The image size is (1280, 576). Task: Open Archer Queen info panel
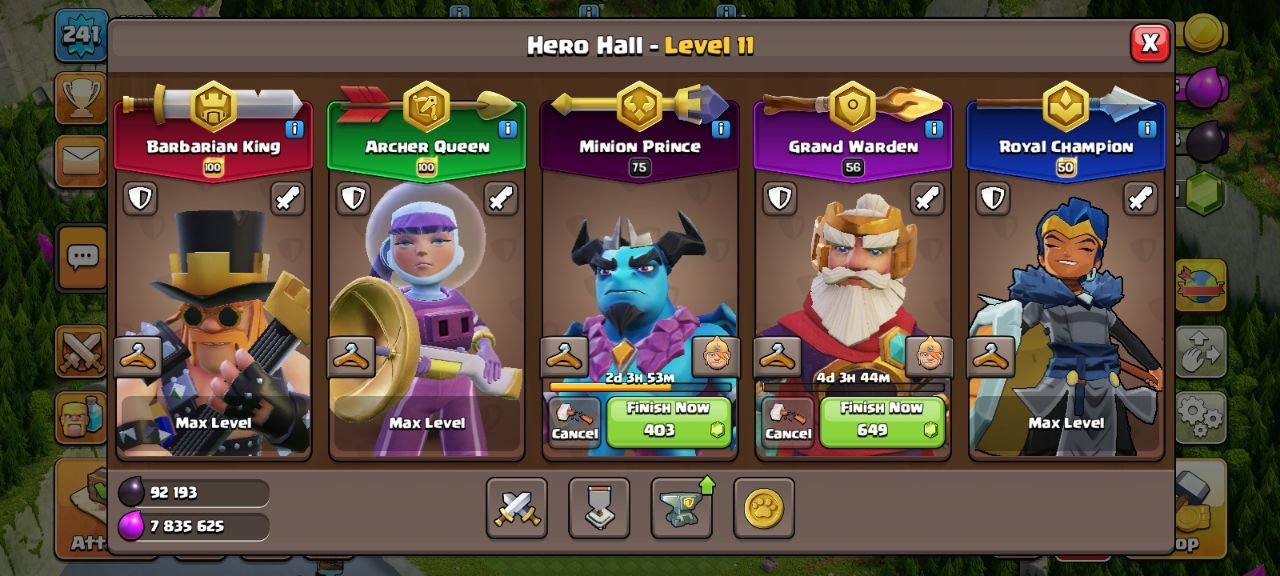point(507,128)
